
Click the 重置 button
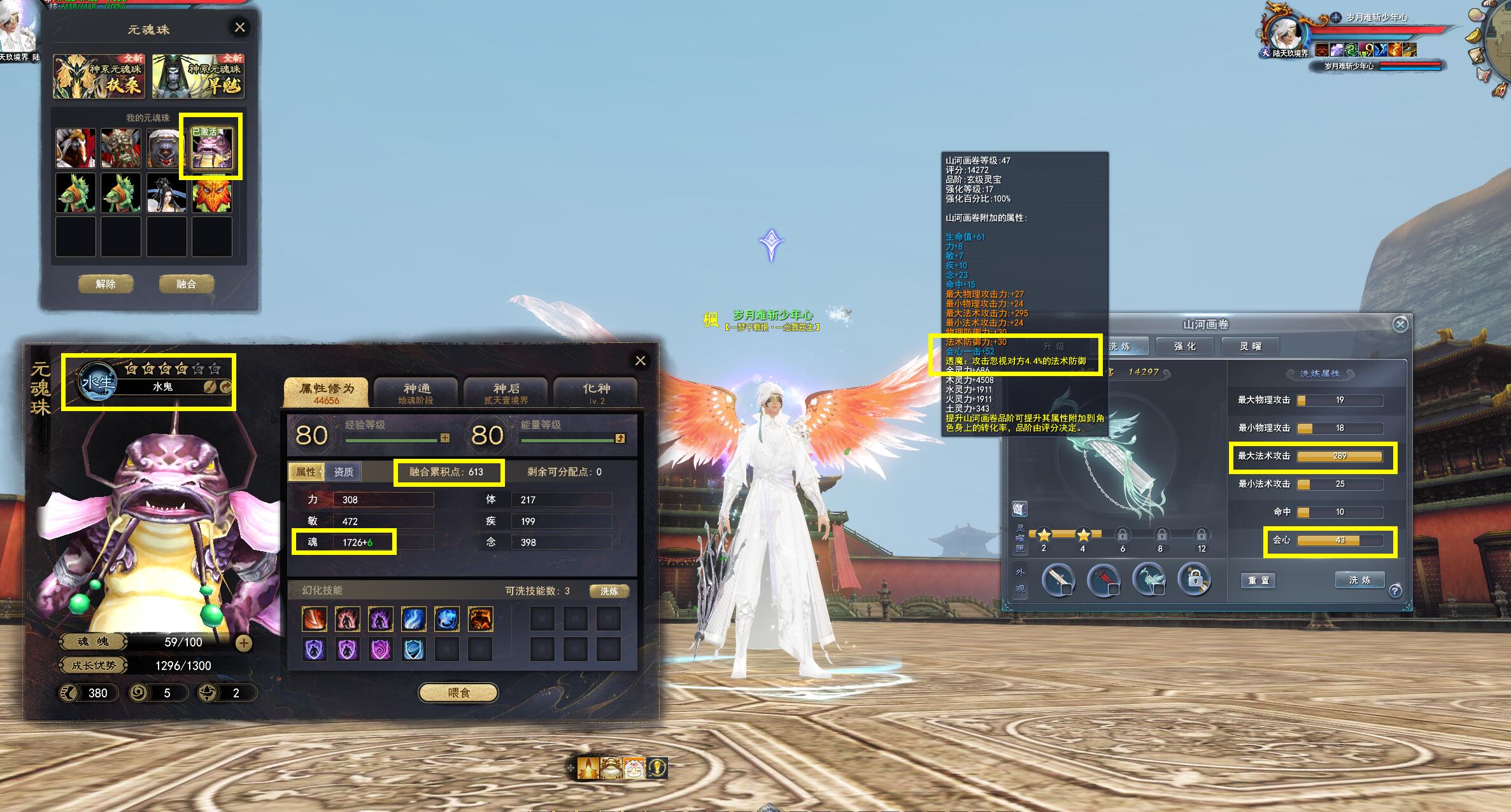1258,580
